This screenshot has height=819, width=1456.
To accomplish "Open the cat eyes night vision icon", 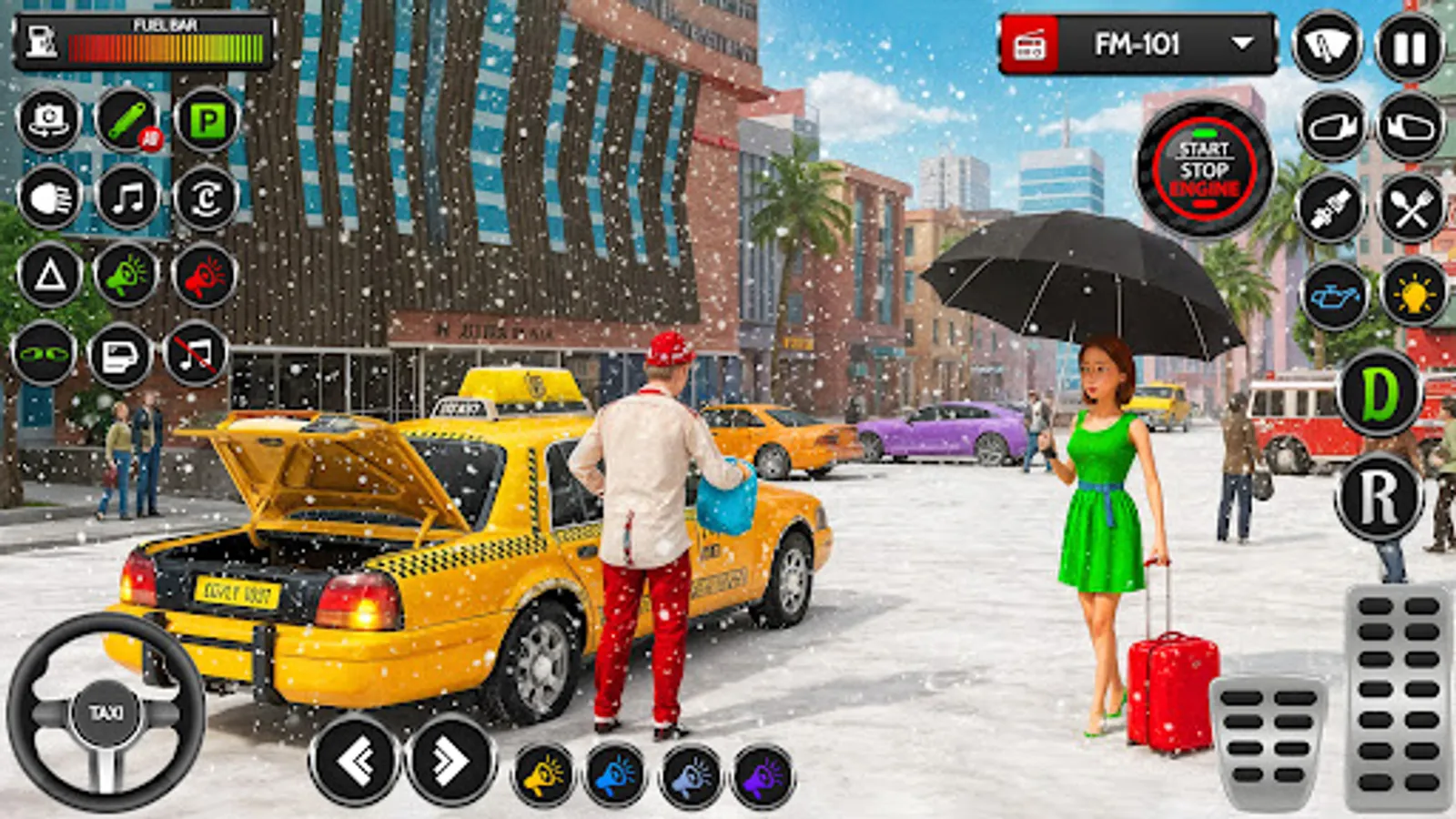I will [x=47, y=355].
